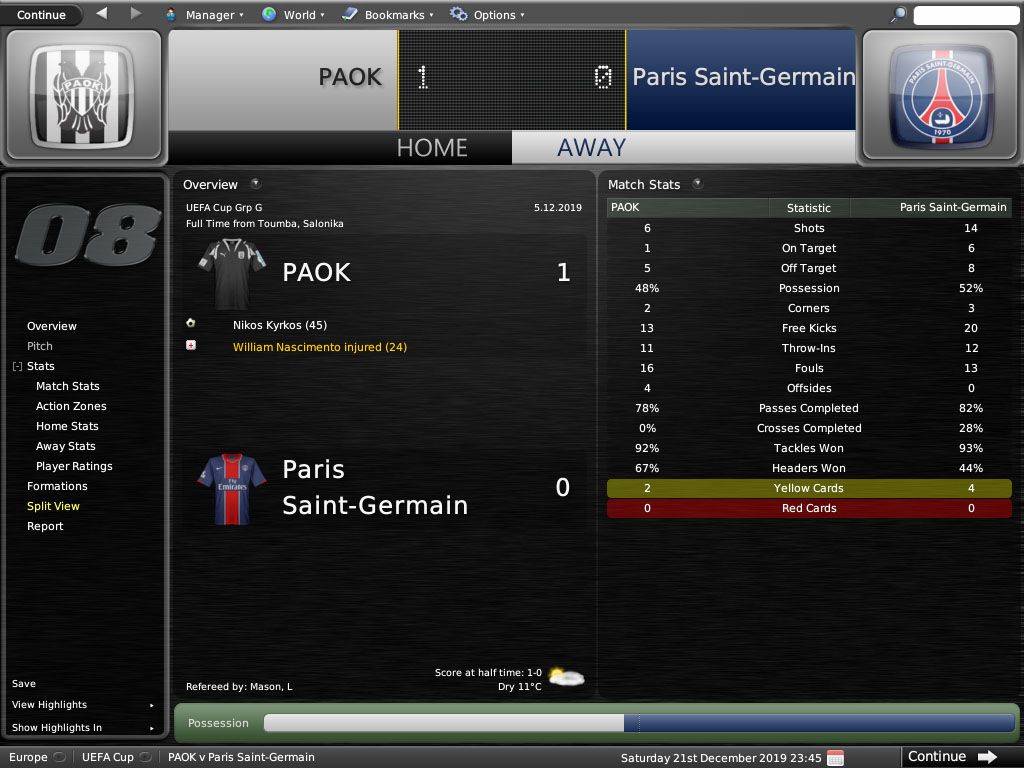
Task: Switch to the HOME tab
Action: (x=431, y=147)
